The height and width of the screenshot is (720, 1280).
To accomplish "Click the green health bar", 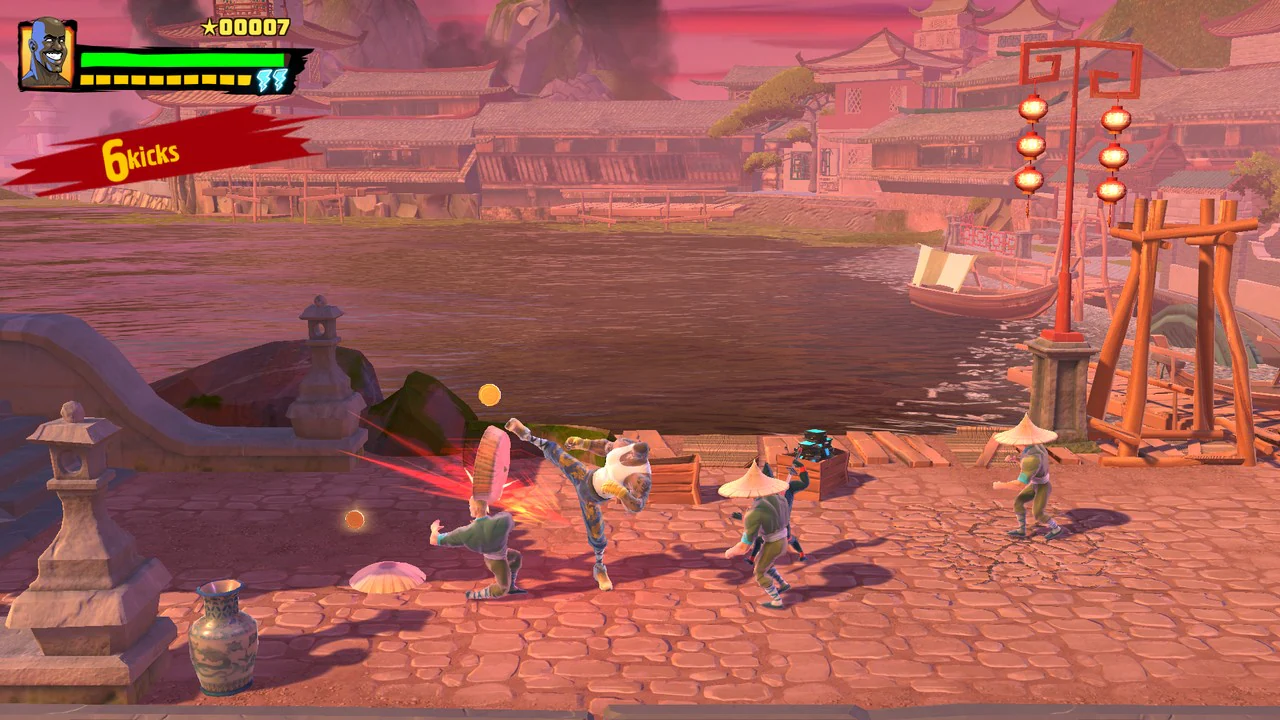I will [x=180, y=57].
